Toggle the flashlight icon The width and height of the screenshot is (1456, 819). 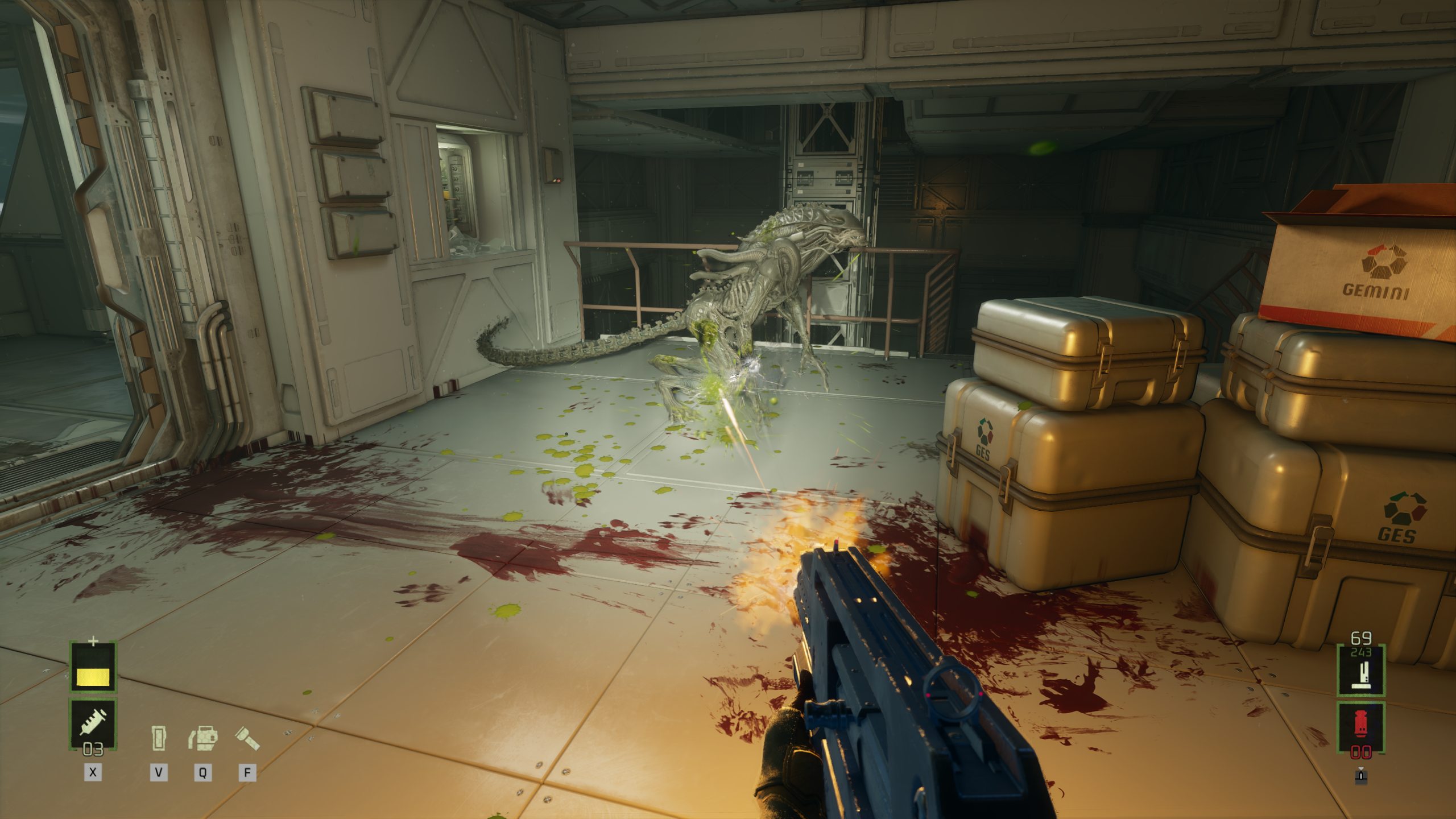[x=247, y=738]
